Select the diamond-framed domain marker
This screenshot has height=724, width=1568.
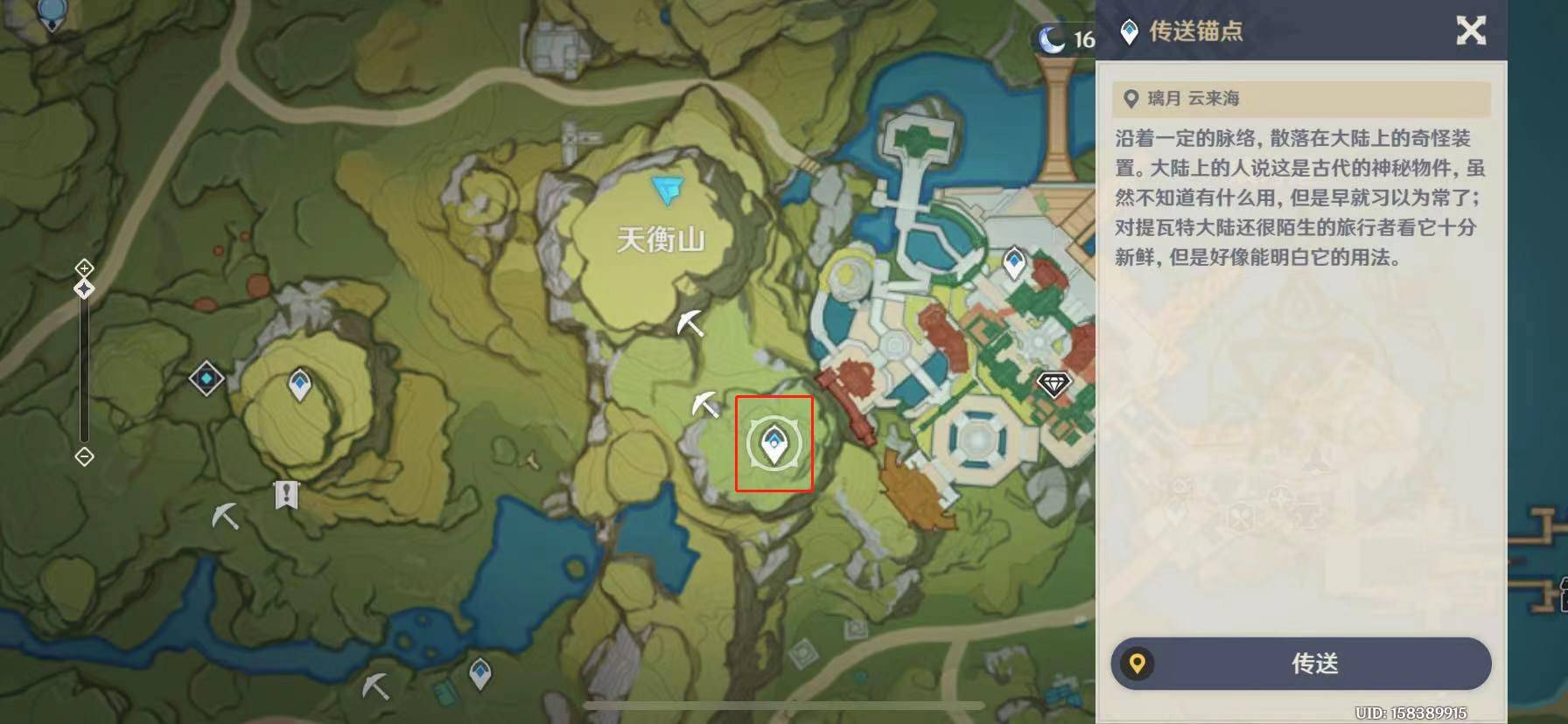point(206,379)
